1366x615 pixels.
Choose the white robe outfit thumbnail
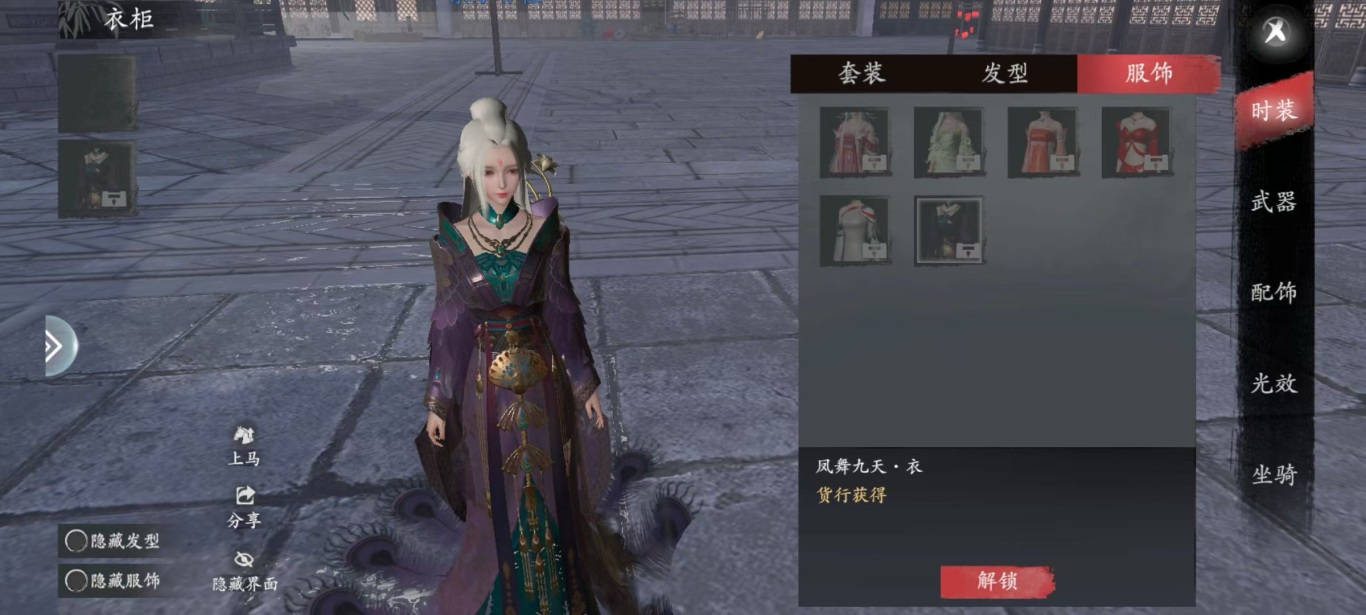point(854,230)
